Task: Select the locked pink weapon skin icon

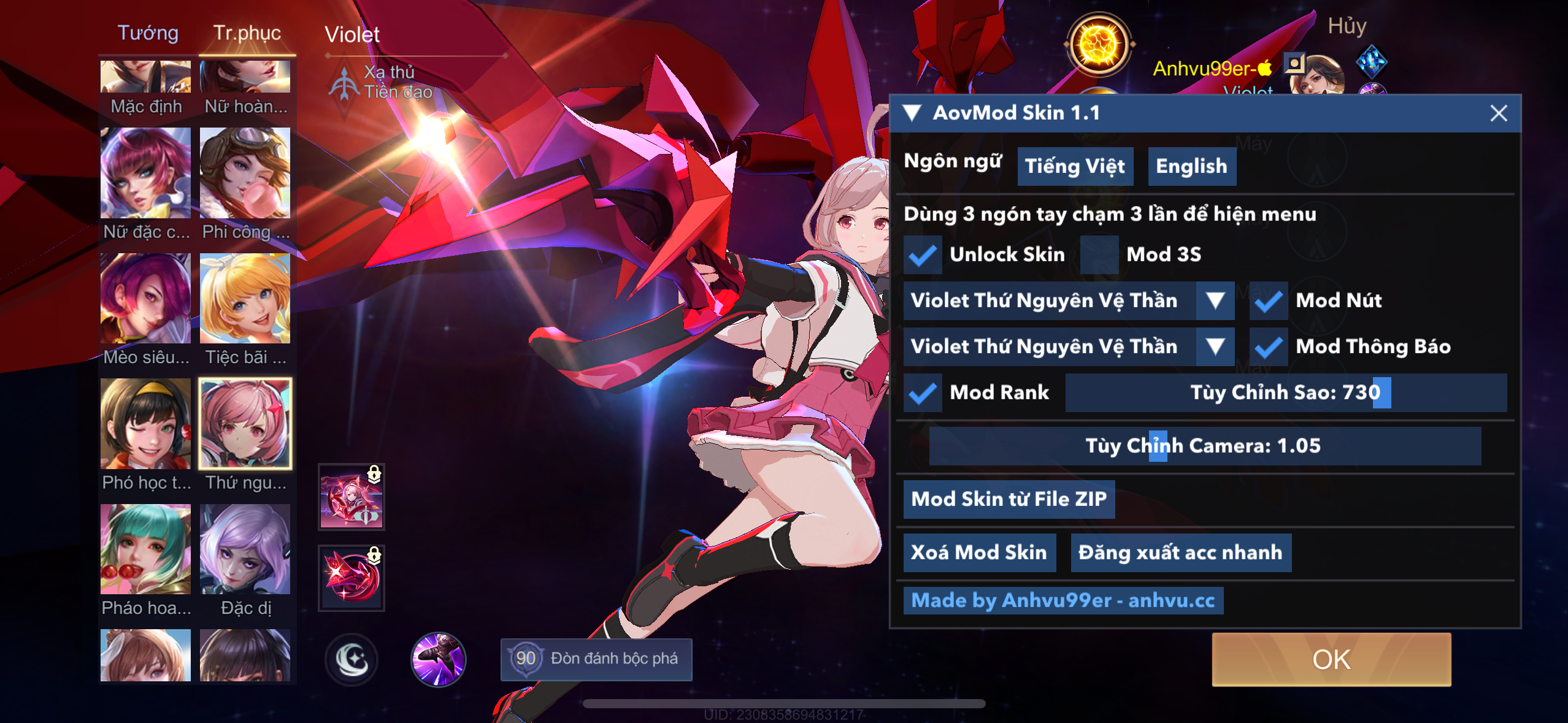Action: [x=350, y=497]
